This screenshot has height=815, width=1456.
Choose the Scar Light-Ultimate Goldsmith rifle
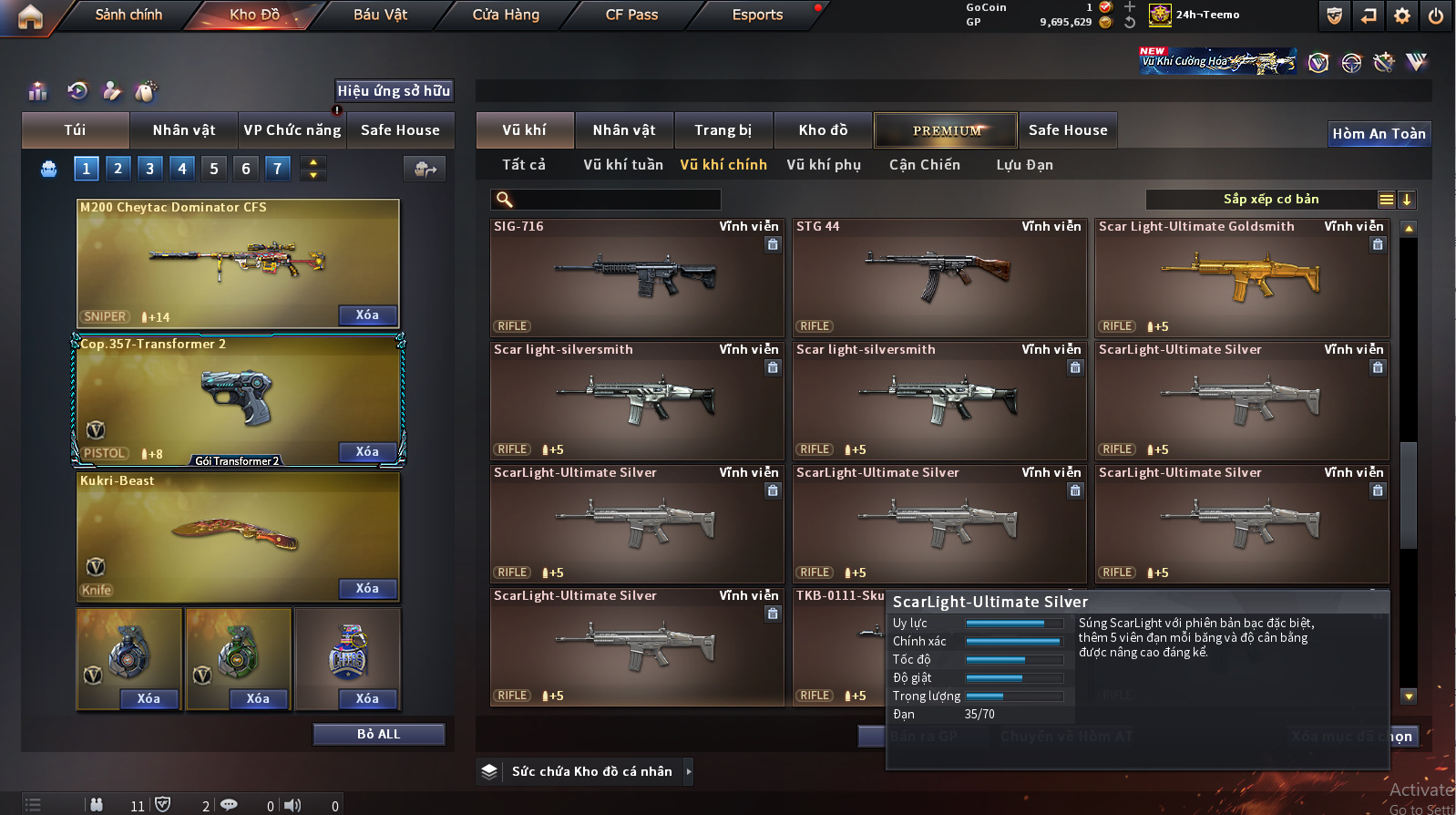click(1241, 278)
